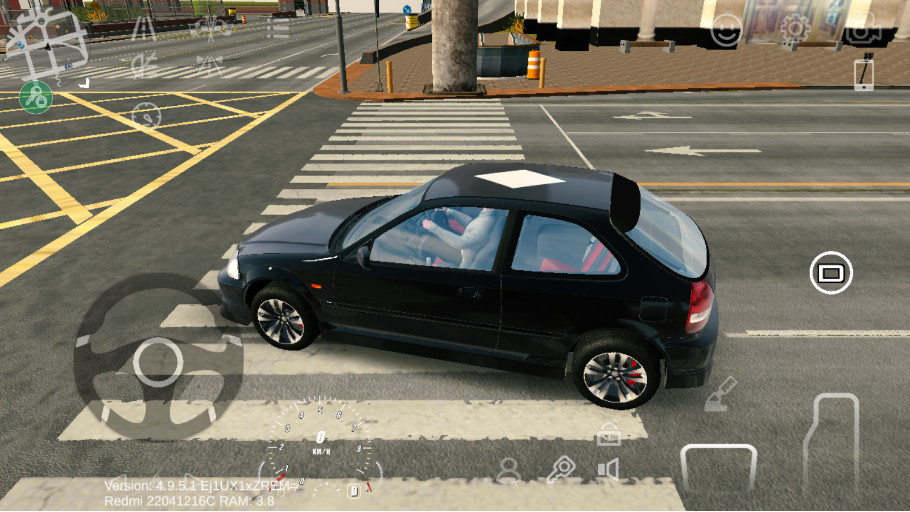Open the minimap in the corner

47,42
